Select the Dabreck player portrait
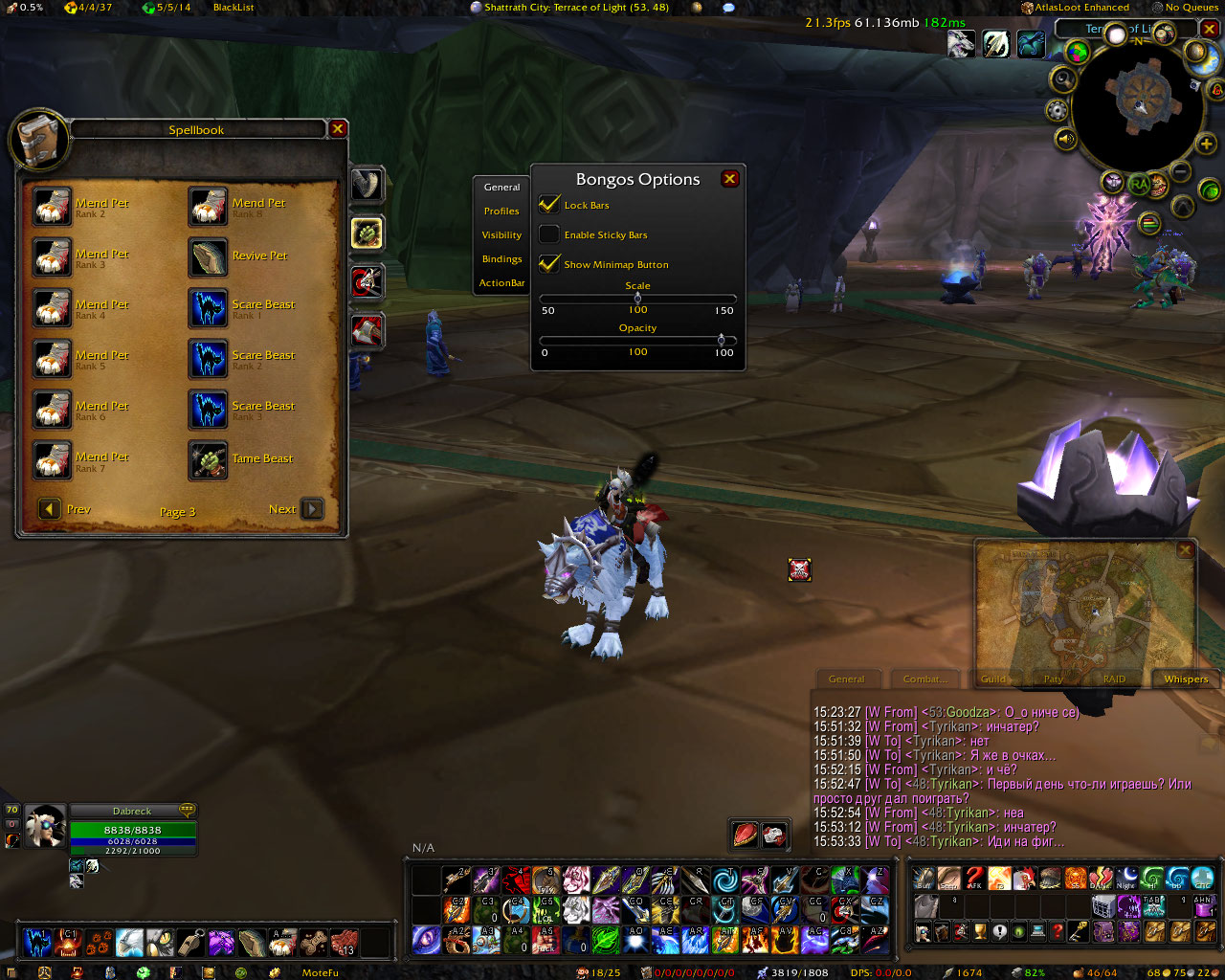This screenshot has height=980, width=1225. [45, 827]
